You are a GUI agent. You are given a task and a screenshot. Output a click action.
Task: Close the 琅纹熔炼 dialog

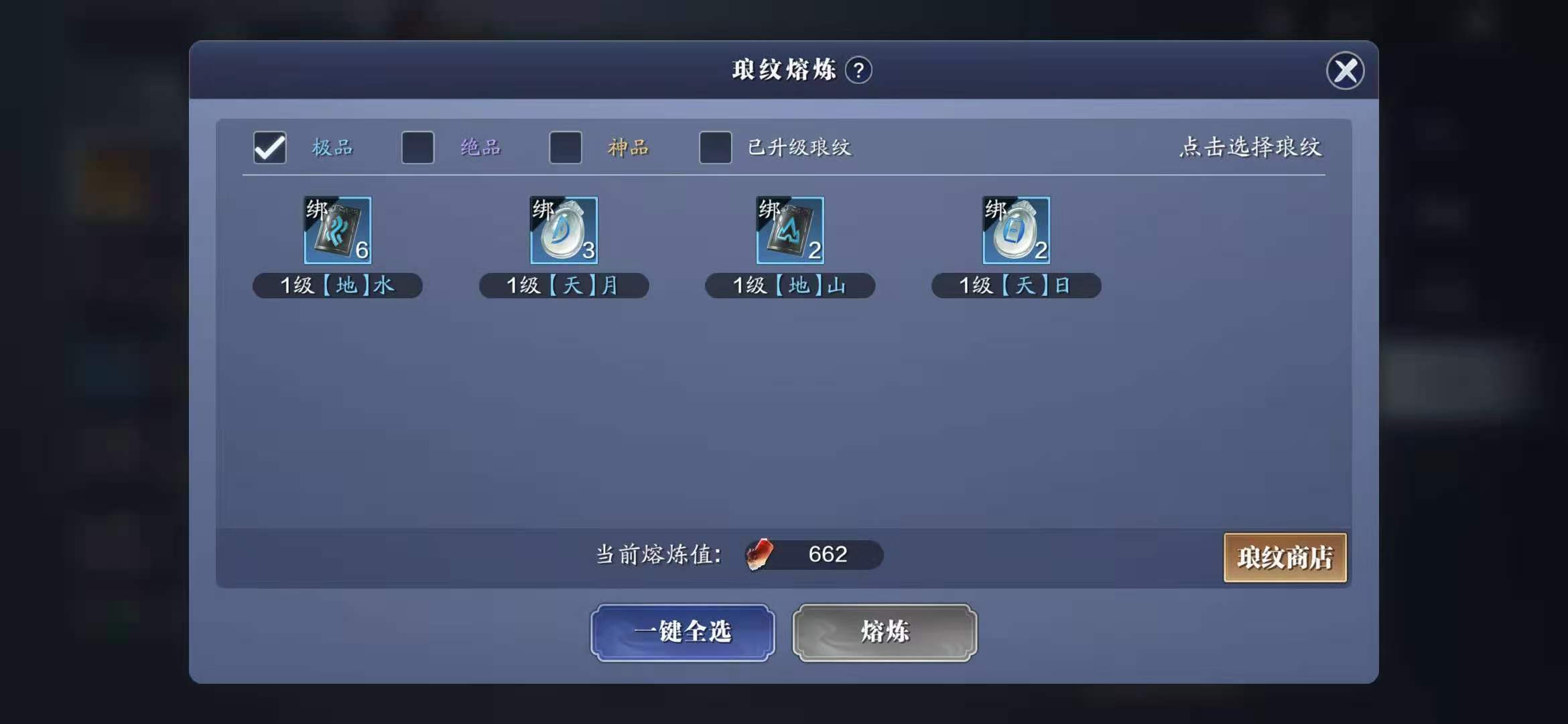click(1346, 71)
